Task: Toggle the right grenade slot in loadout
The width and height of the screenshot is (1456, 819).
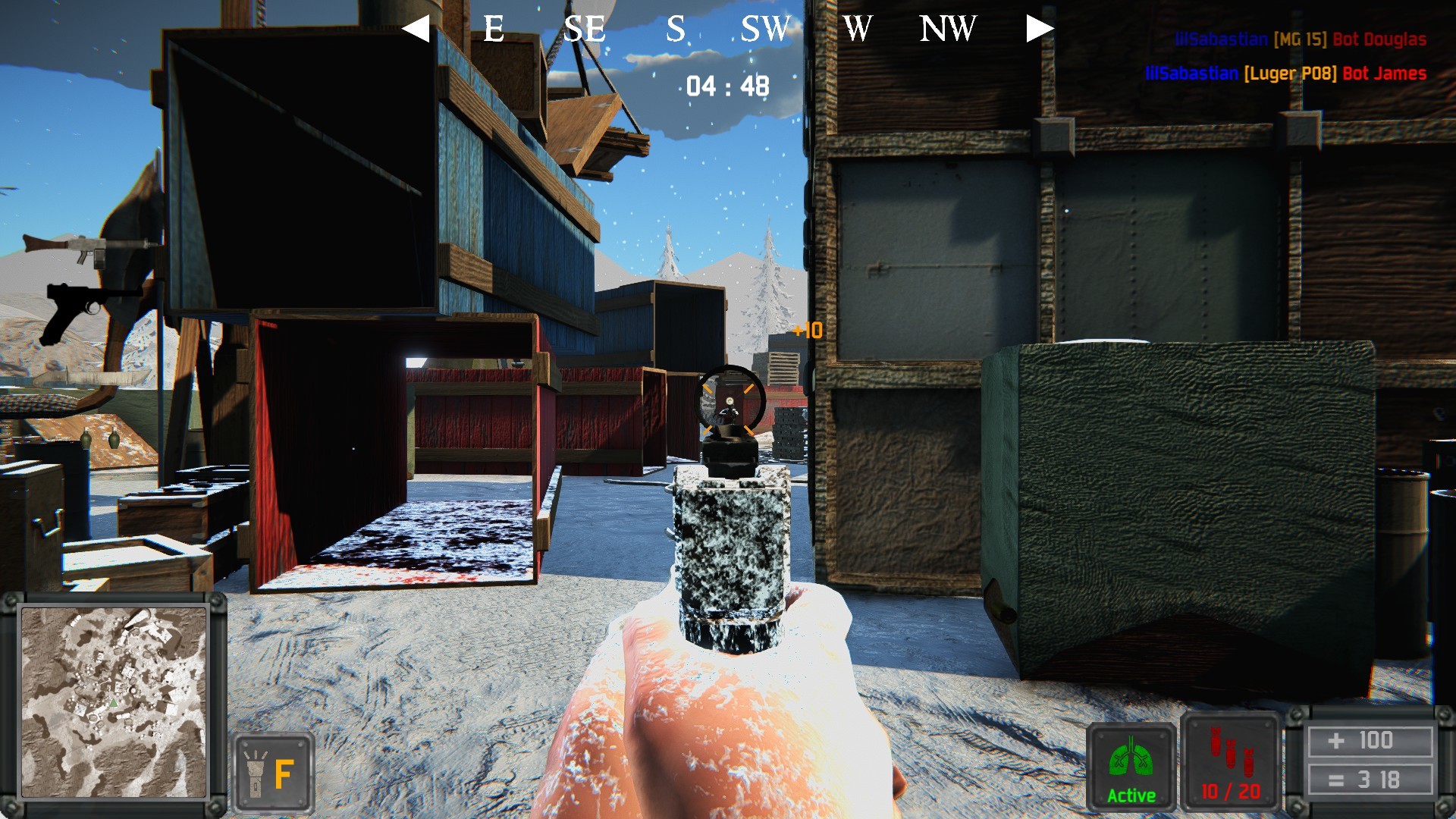Action: coord(115,437)
